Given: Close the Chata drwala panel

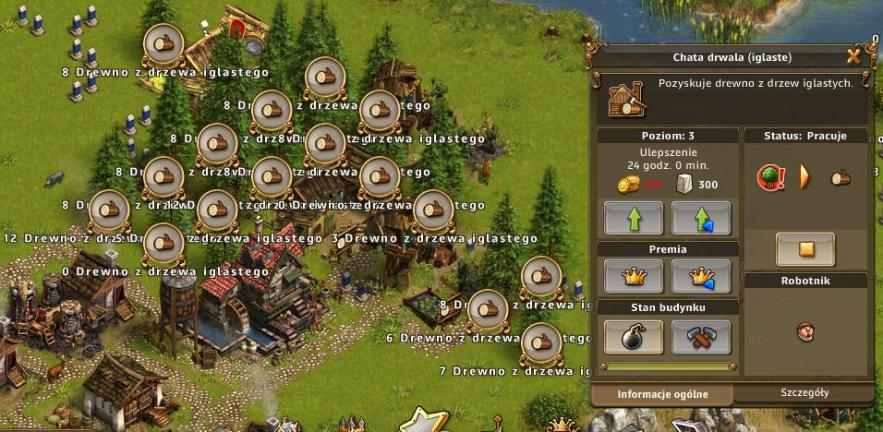Looking at the screenshot, I should 853,56.
